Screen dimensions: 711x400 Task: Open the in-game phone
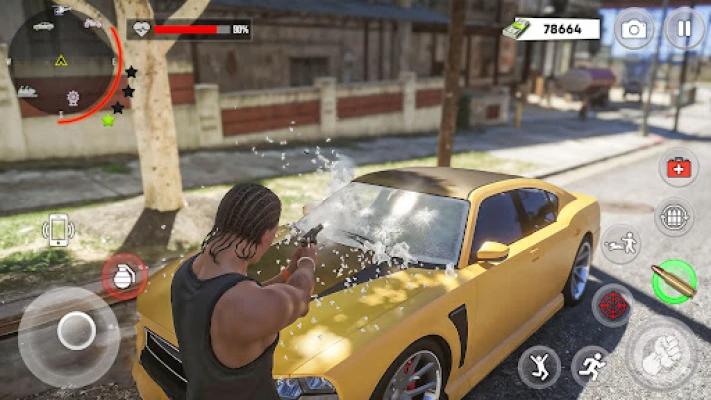tap(59, 231)
